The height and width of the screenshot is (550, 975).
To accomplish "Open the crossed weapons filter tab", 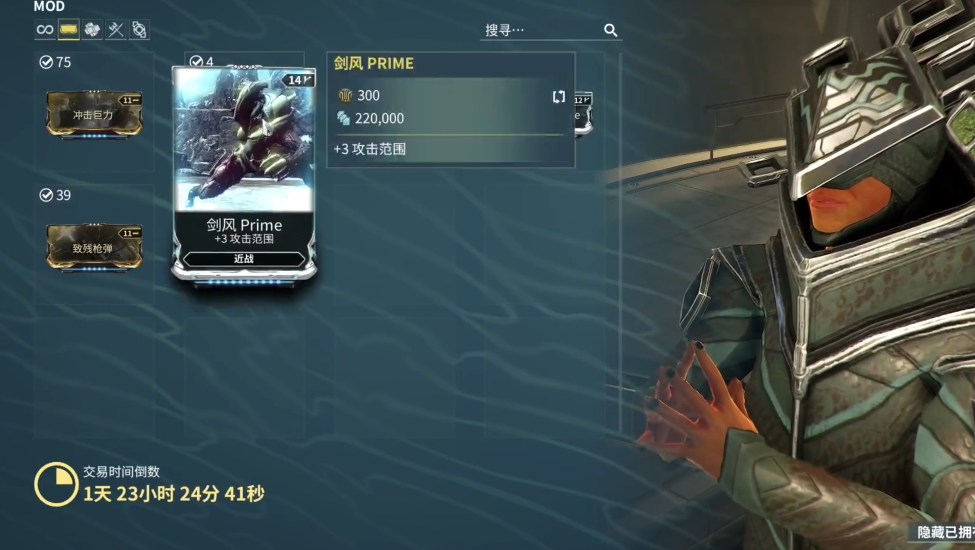I will click(116, 30).
